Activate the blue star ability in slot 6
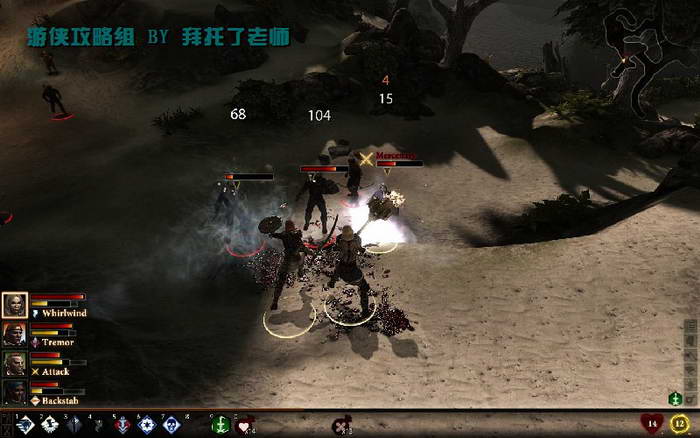The width and height of the screenshot is (700, 438). 147,425
